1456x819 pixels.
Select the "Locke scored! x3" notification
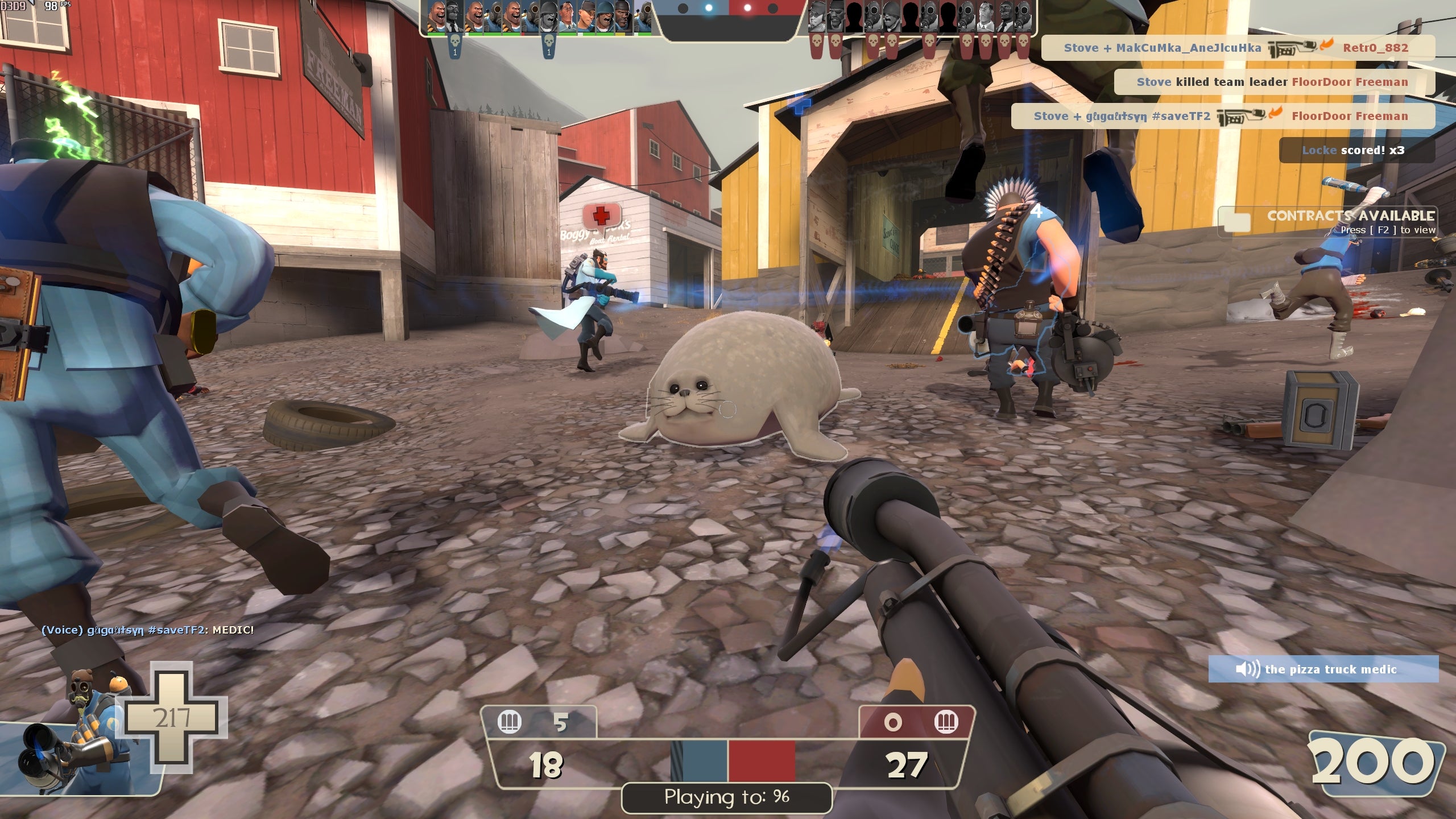(x=1356, y=150)
